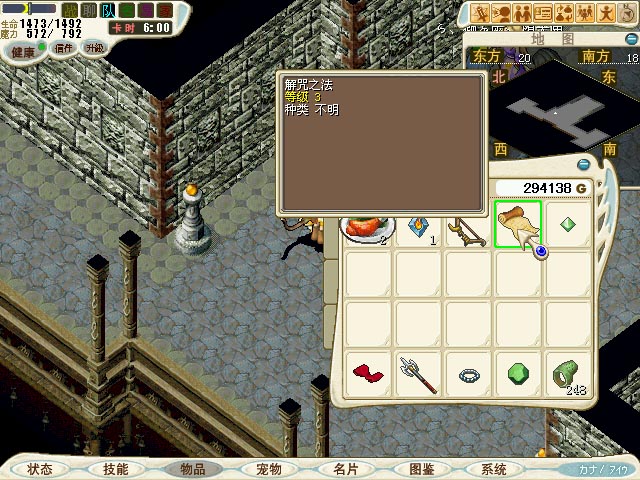The height and width of the screenshot is (480, 640).
Task: Select the red cloth item
Action: [368, 375]
